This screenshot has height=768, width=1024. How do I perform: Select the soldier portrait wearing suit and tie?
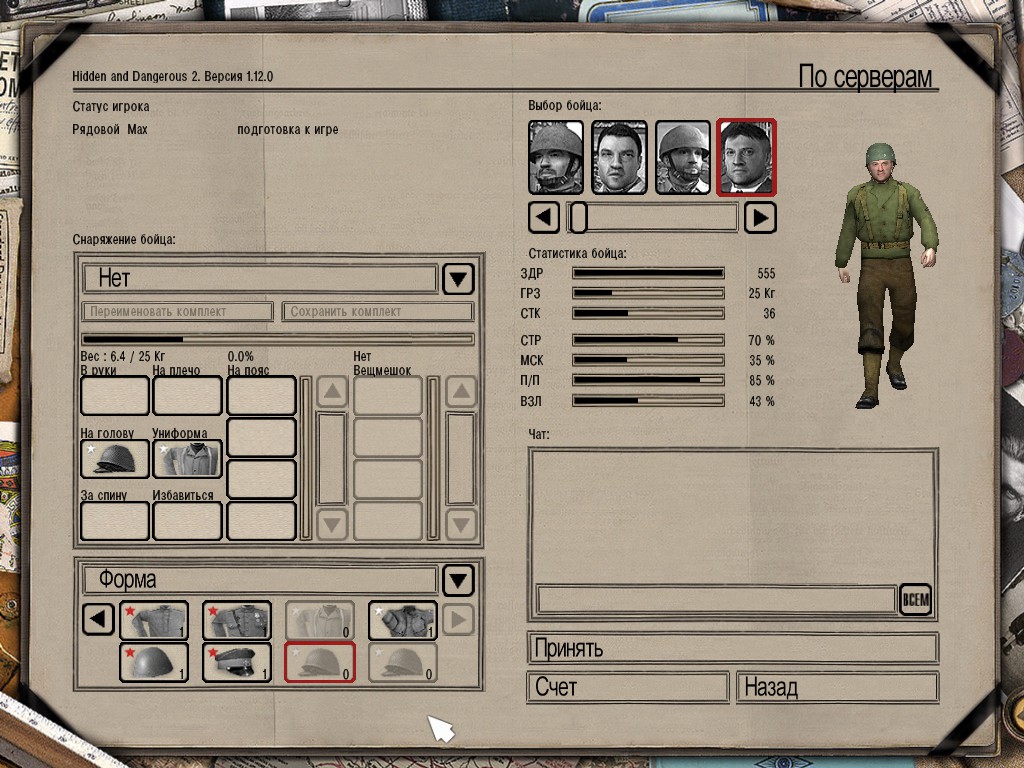746,158
